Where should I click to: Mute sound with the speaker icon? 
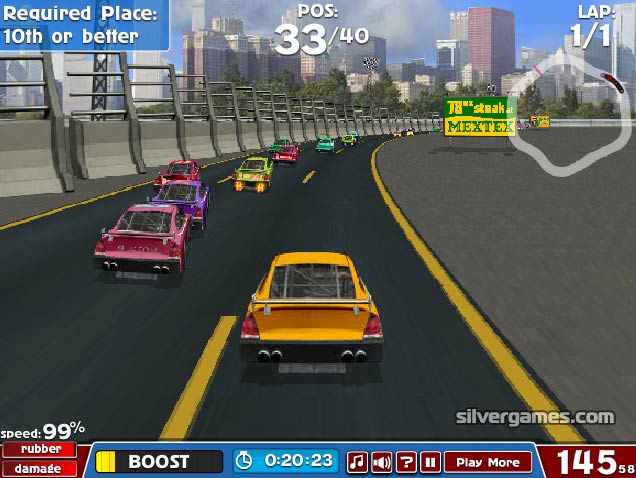coord(381,462)
